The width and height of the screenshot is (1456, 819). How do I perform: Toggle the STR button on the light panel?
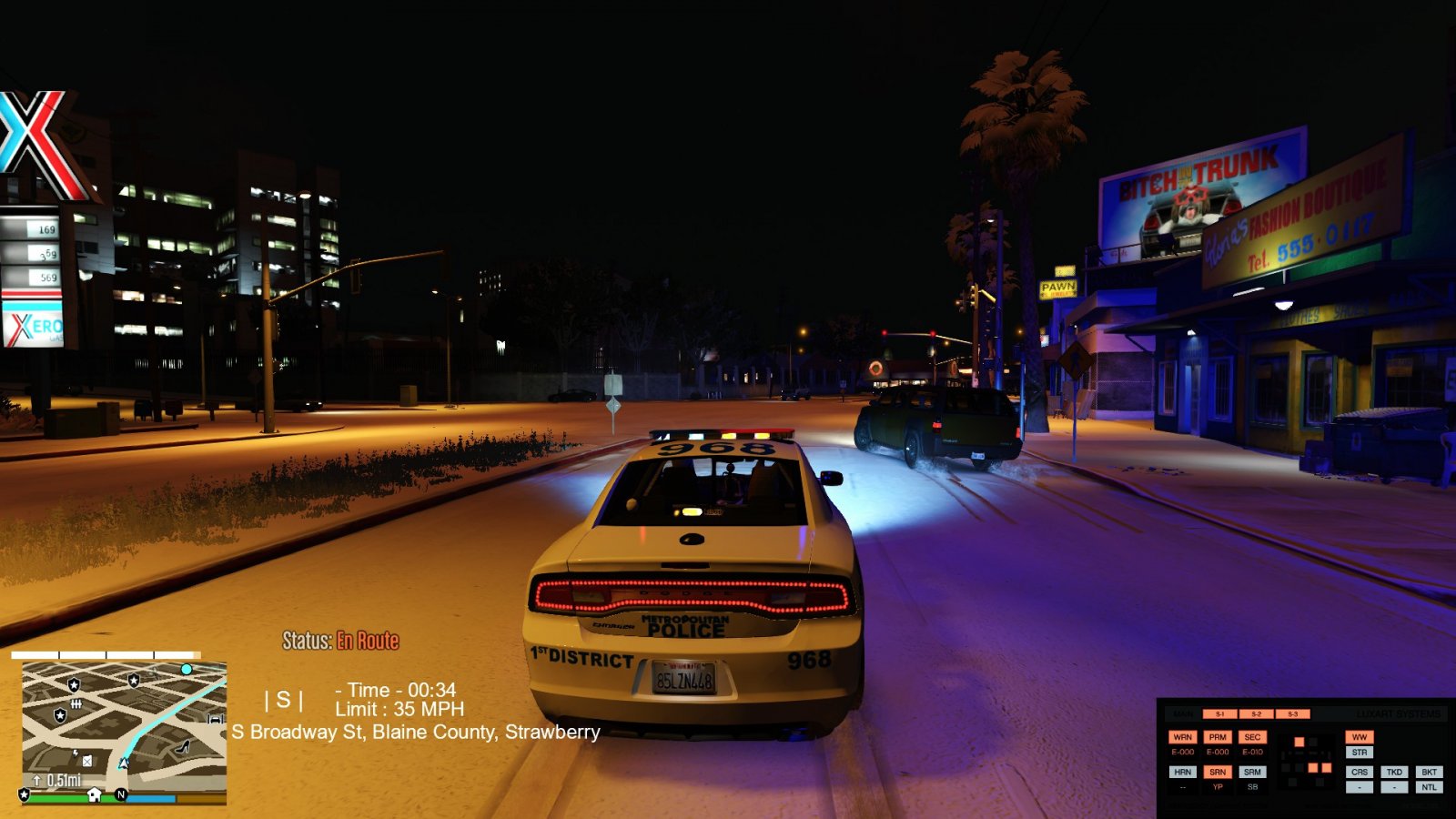pos(1359,753)
